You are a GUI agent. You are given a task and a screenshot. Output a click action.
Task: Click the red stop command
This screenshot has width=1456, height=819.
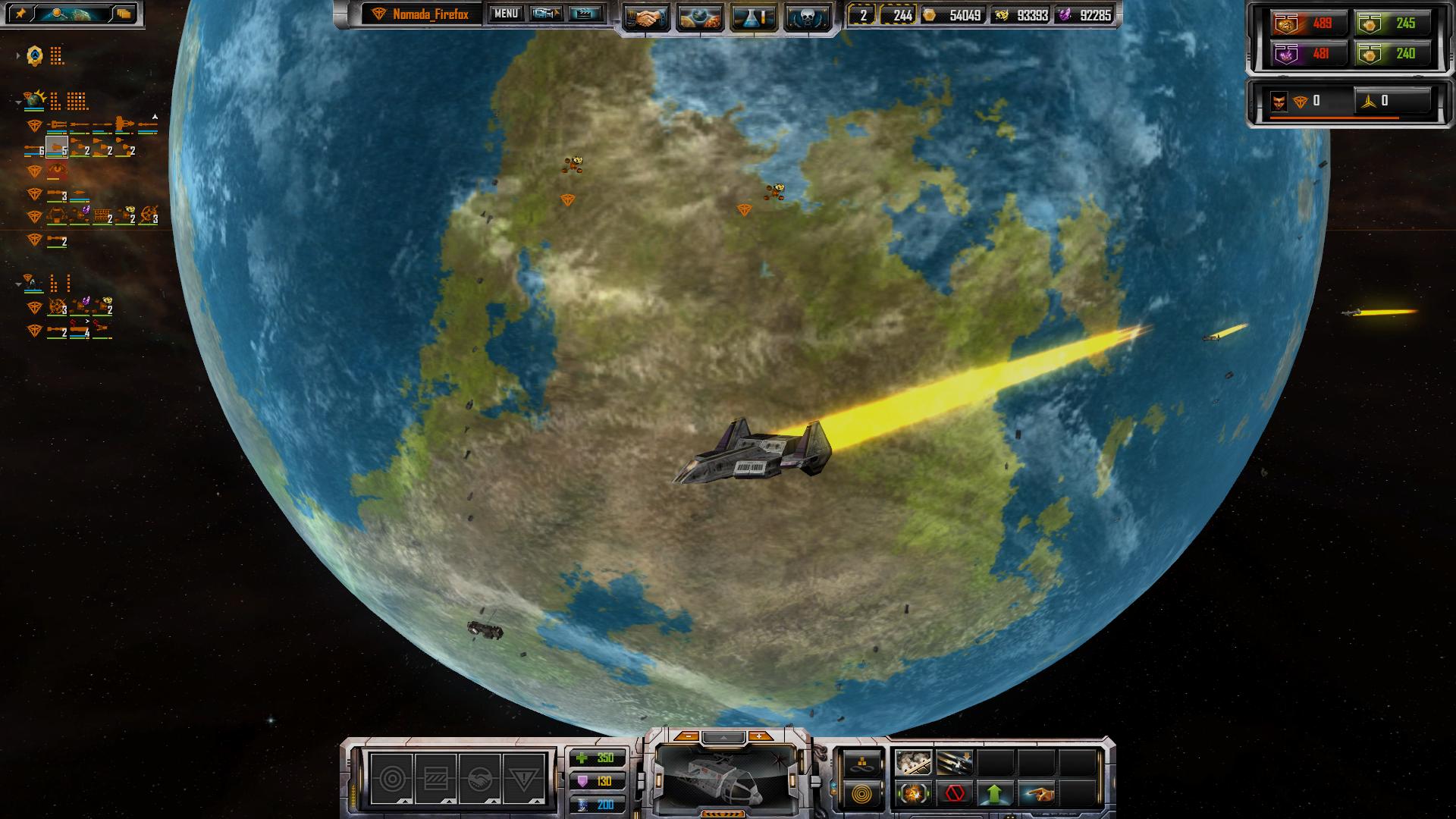click(x=954, y=795)
